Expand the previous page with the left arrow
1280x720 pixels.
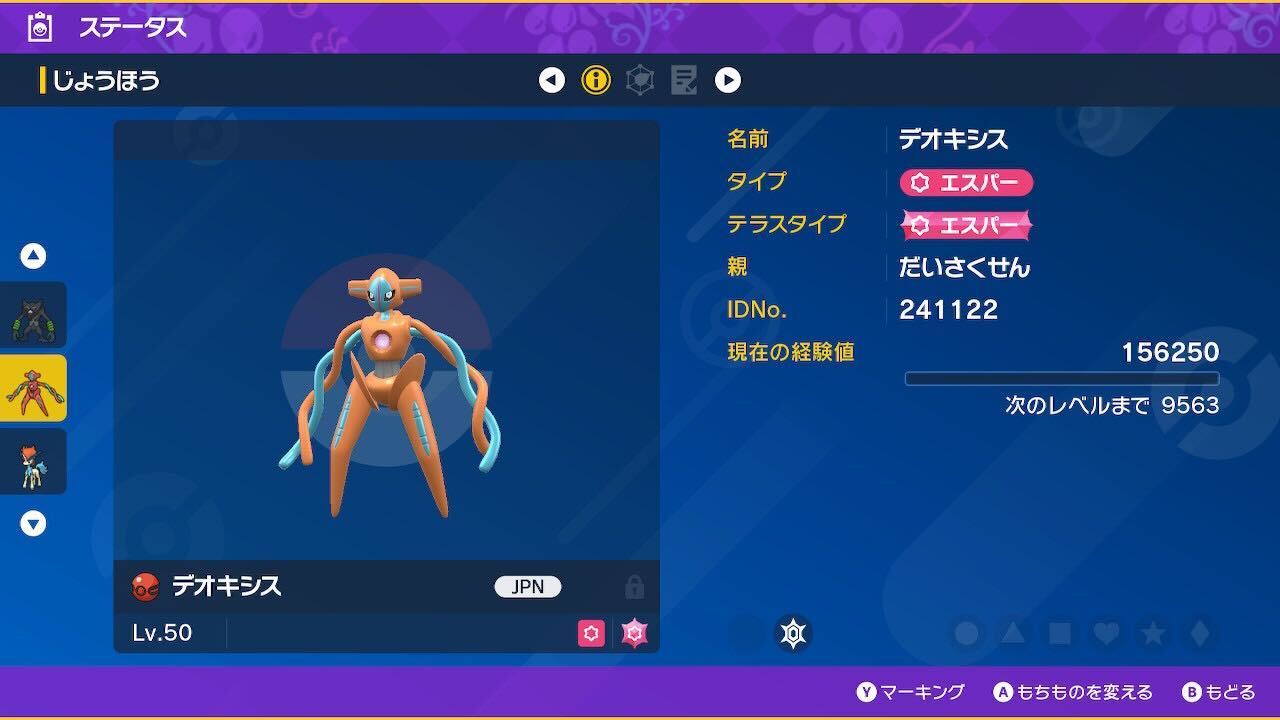pyautogui.click(x=551, y=80)
